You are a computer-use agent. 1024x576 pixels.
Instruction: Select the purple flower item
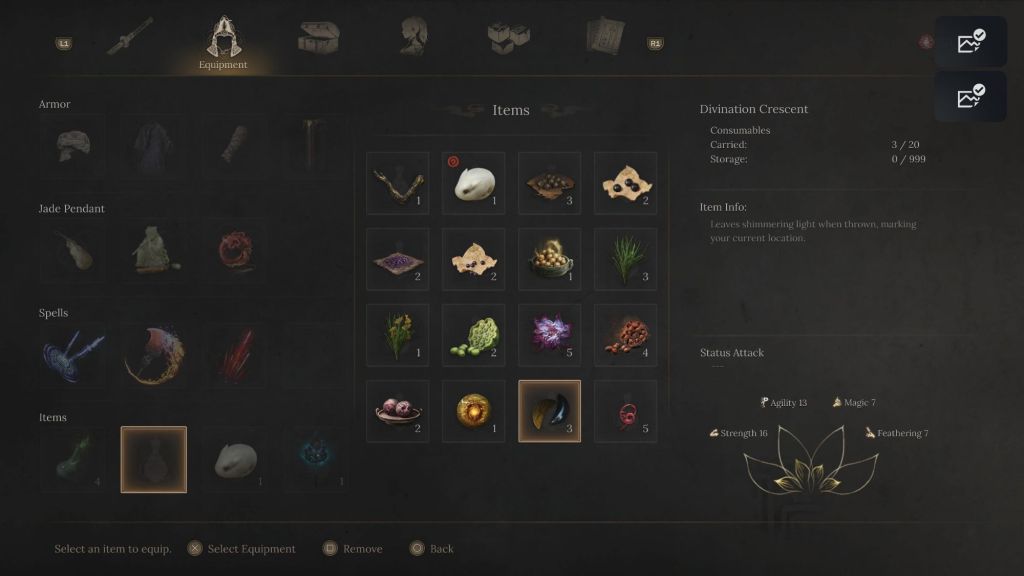(x=549, y=334)
